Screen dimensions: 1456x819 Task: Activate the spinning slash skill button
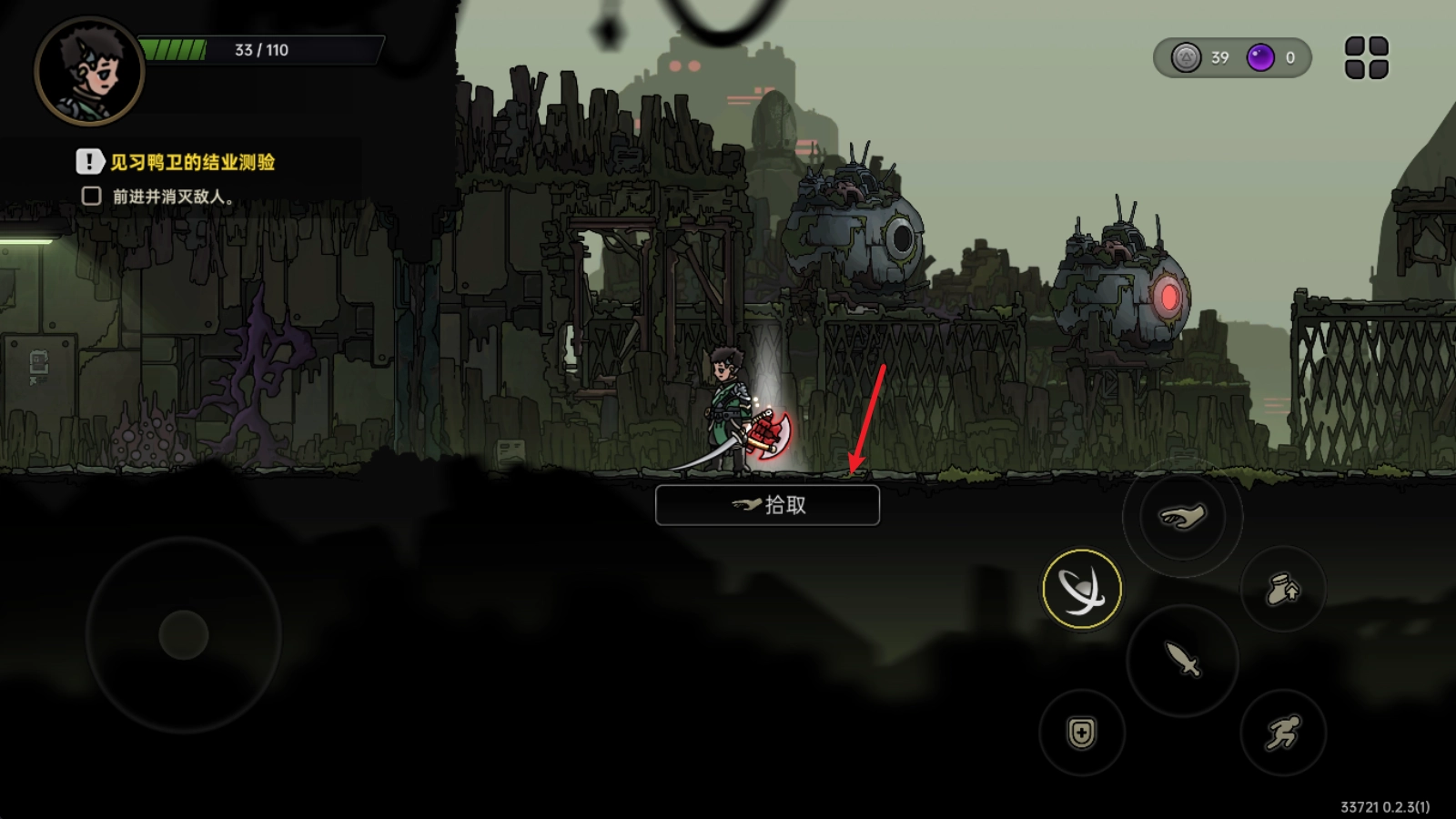[1081, 589]
